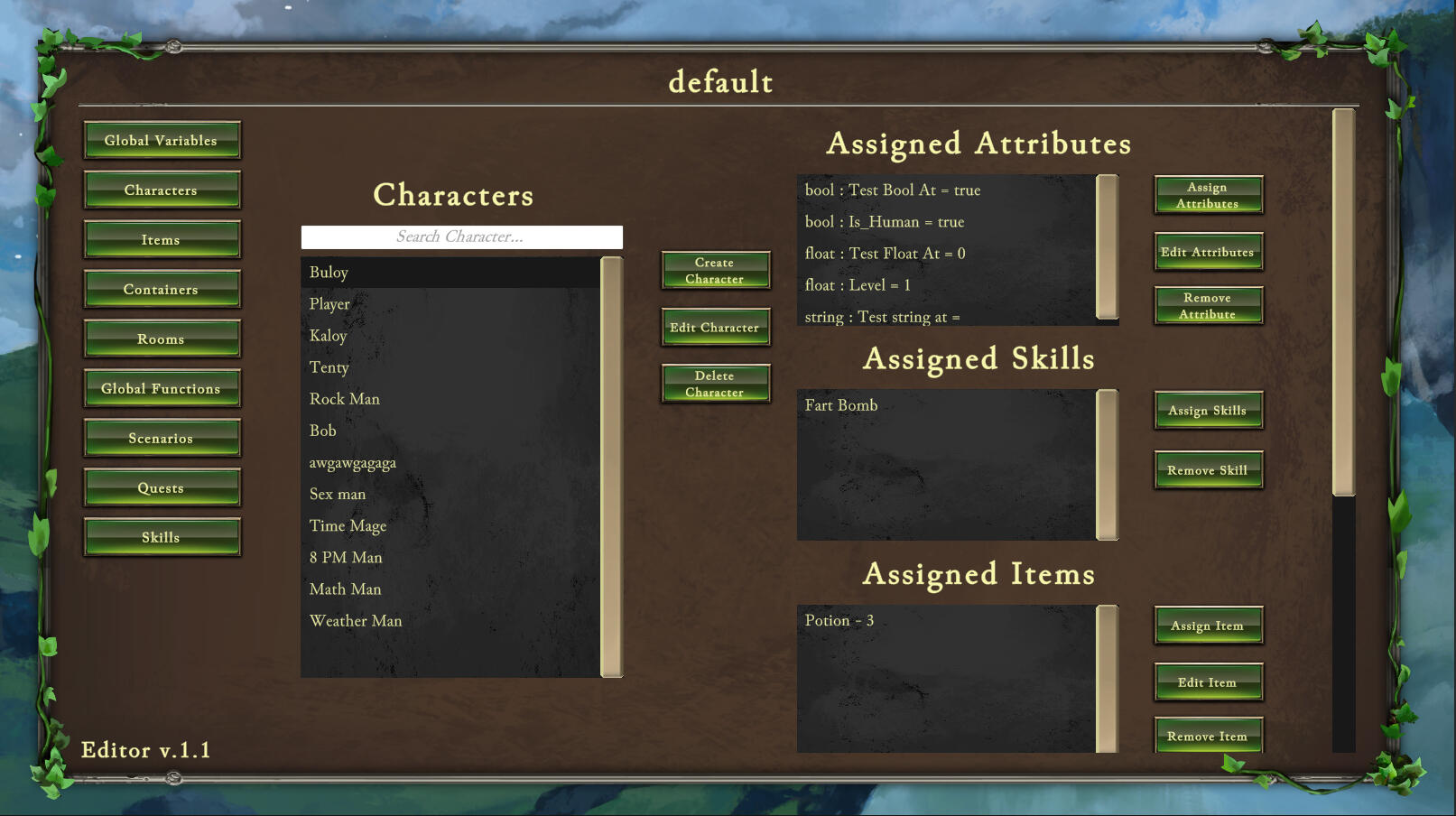Image resolution: width=1456 pixels, height=816 pixels.
Task: Show the Scenarios section
Action: tap(162, 439)
